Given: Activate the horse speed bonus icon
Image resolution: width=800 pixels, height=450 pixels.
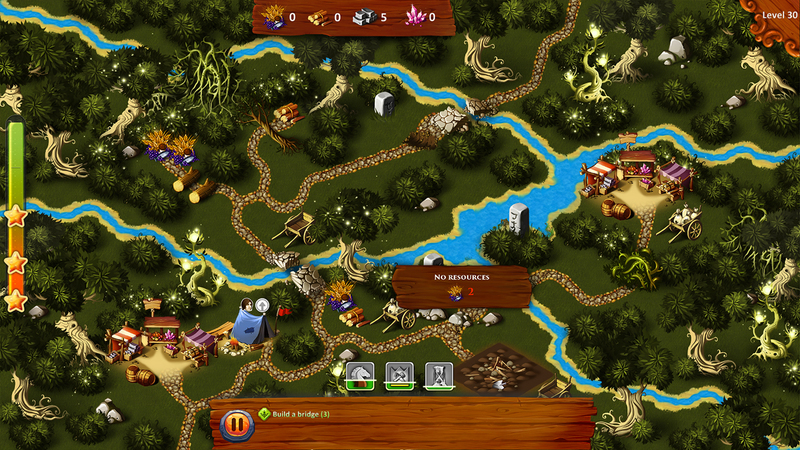Looking at the screenshot, I should pyautogui.click(x=359, y=375).
